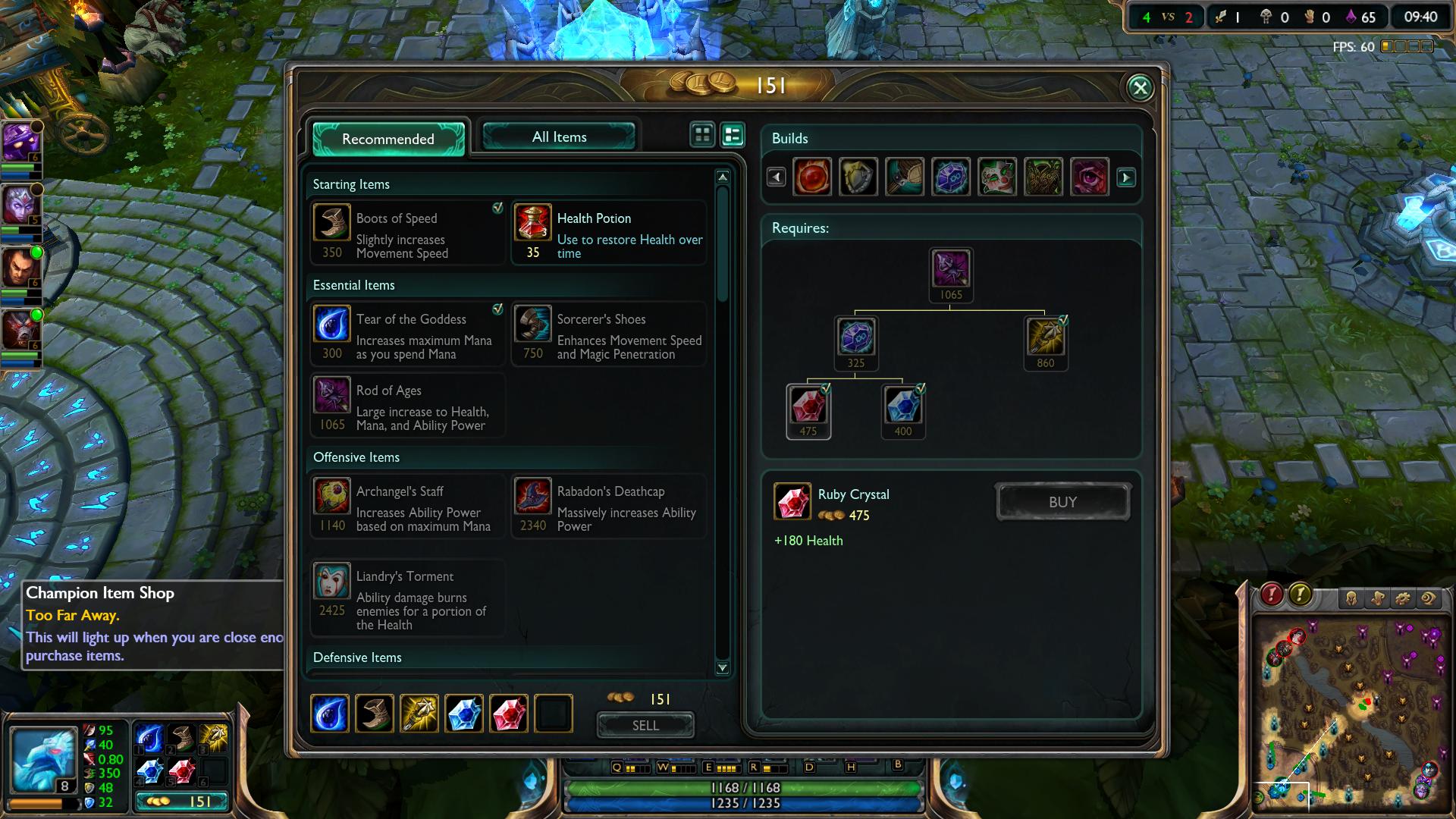This screenshot has width=1456, height=819.
Task: Select Rabadon's Deathcap
Action: [x=609, y=506]
